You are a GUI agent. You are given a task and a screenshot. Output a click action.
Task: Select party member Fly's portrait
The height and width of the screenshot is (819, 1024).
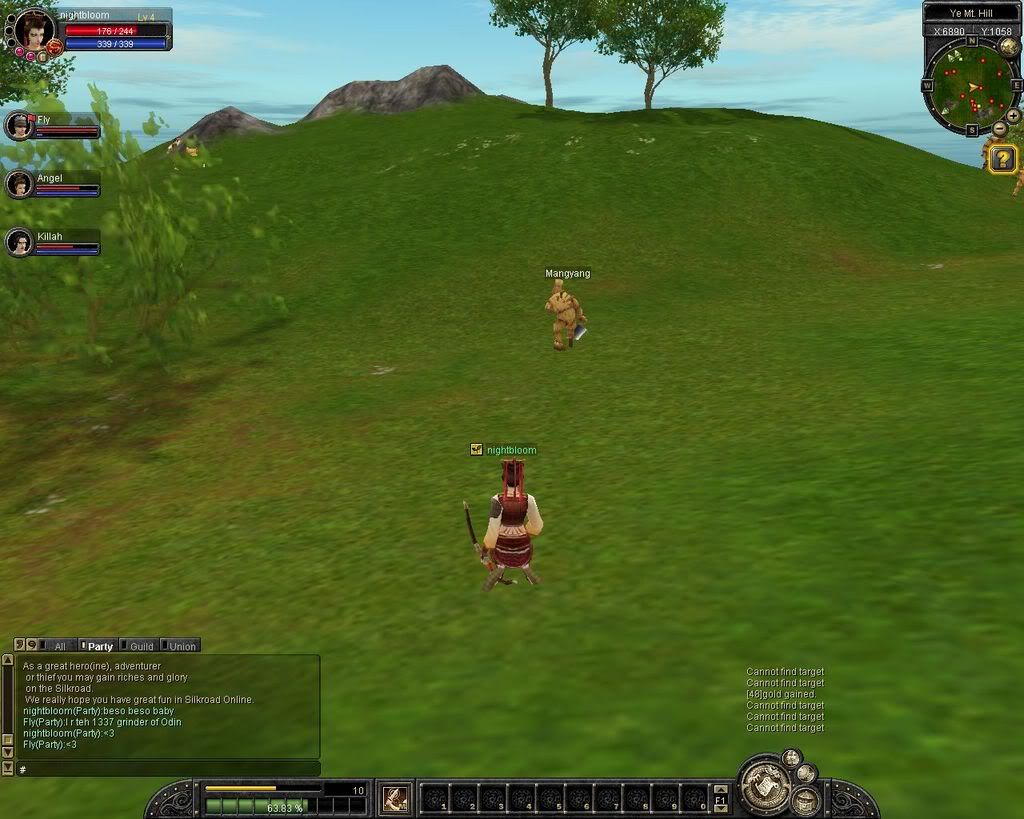pyautogui.click(x=19, y=126)
